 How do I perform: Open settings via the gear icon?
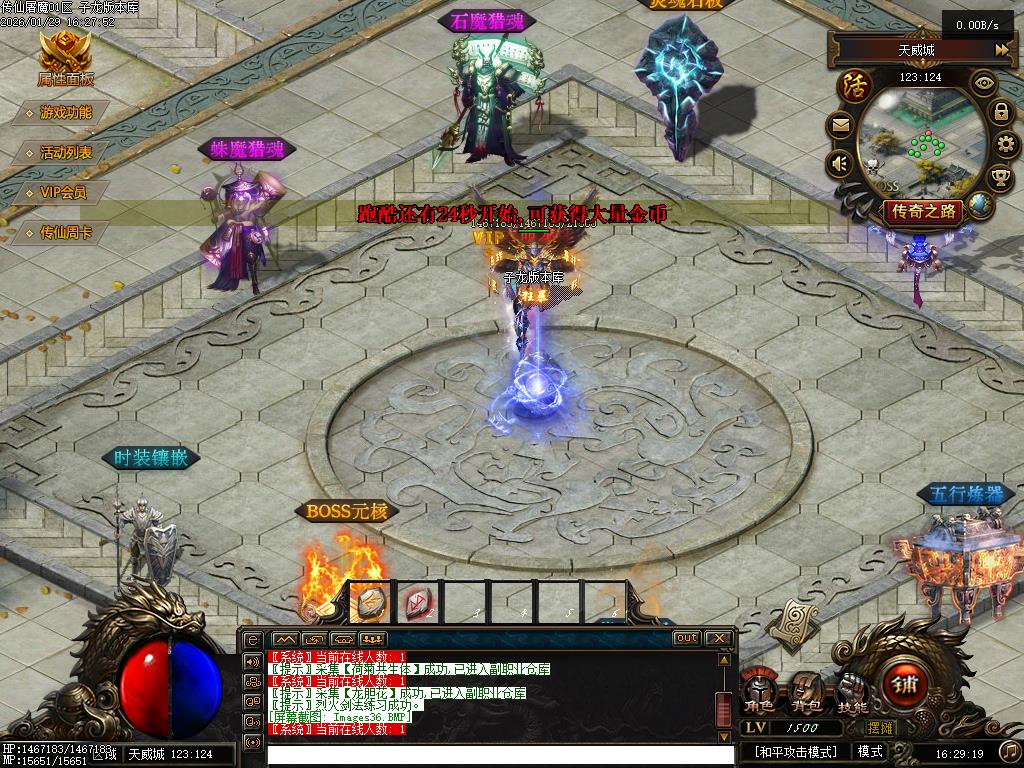click(1006, 146)
